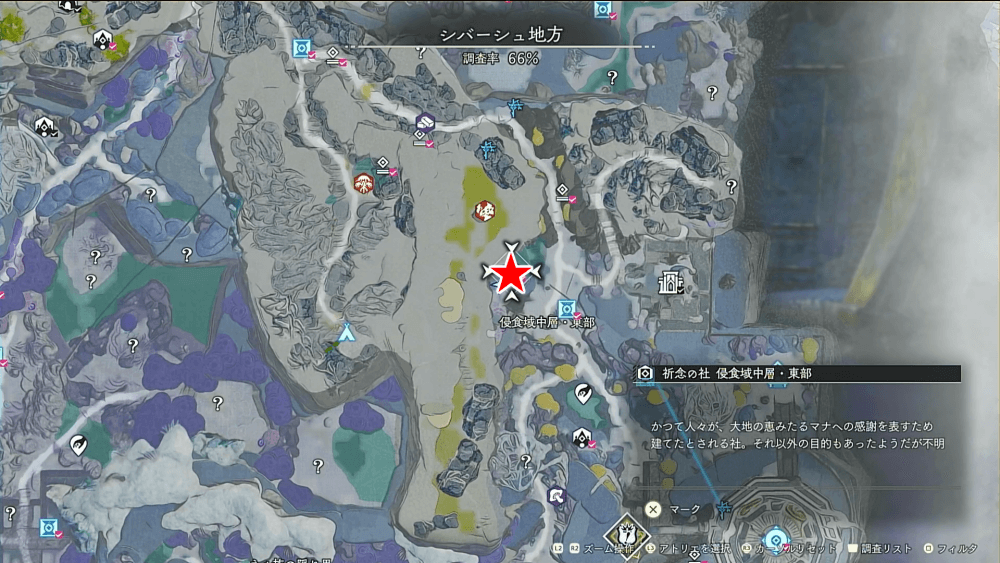Select the blue landmark icon above 侵食域中層・東部

pos(567,308)
